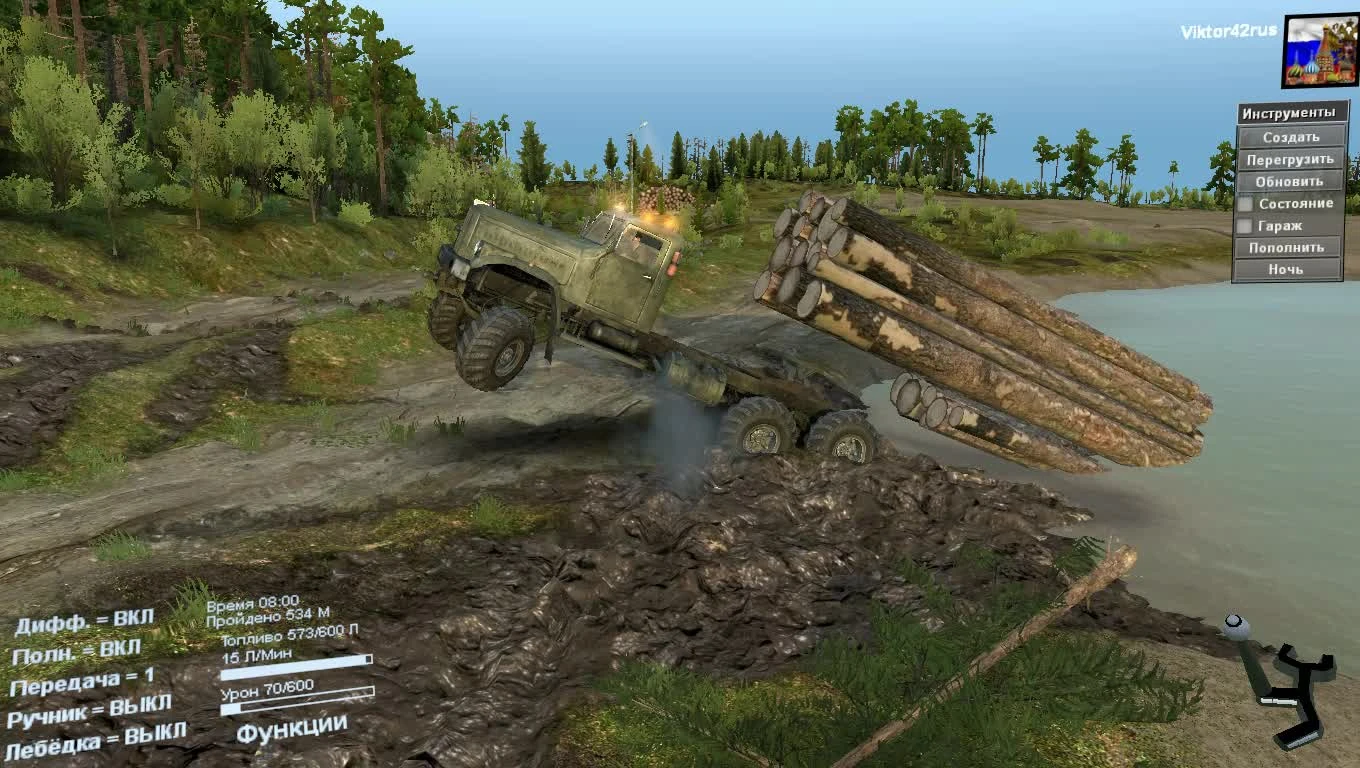Click Пополнить to refill supplies
The width and height of the screenshot is (1360, 768).
1288,246
